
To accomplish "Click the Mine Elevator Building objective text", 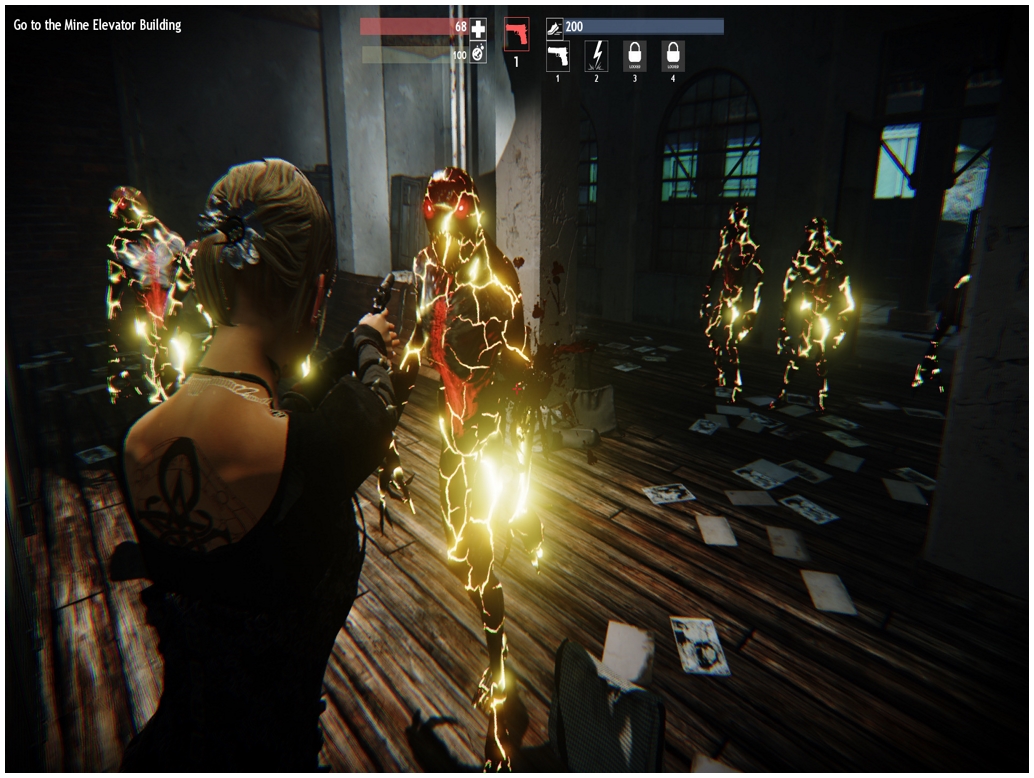I will point(98,25).
